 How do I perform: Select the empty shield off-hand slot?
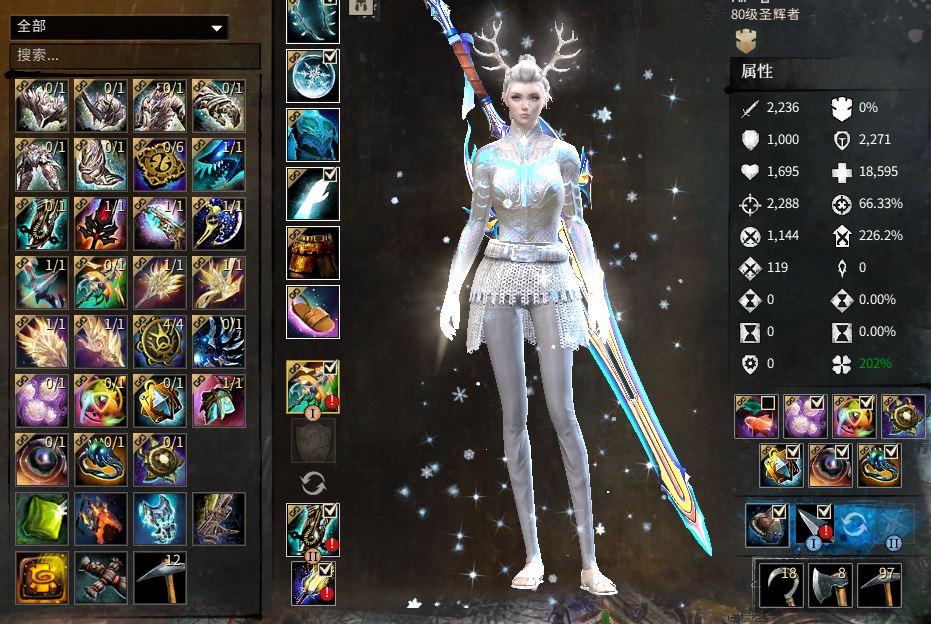tap(313, 439)
